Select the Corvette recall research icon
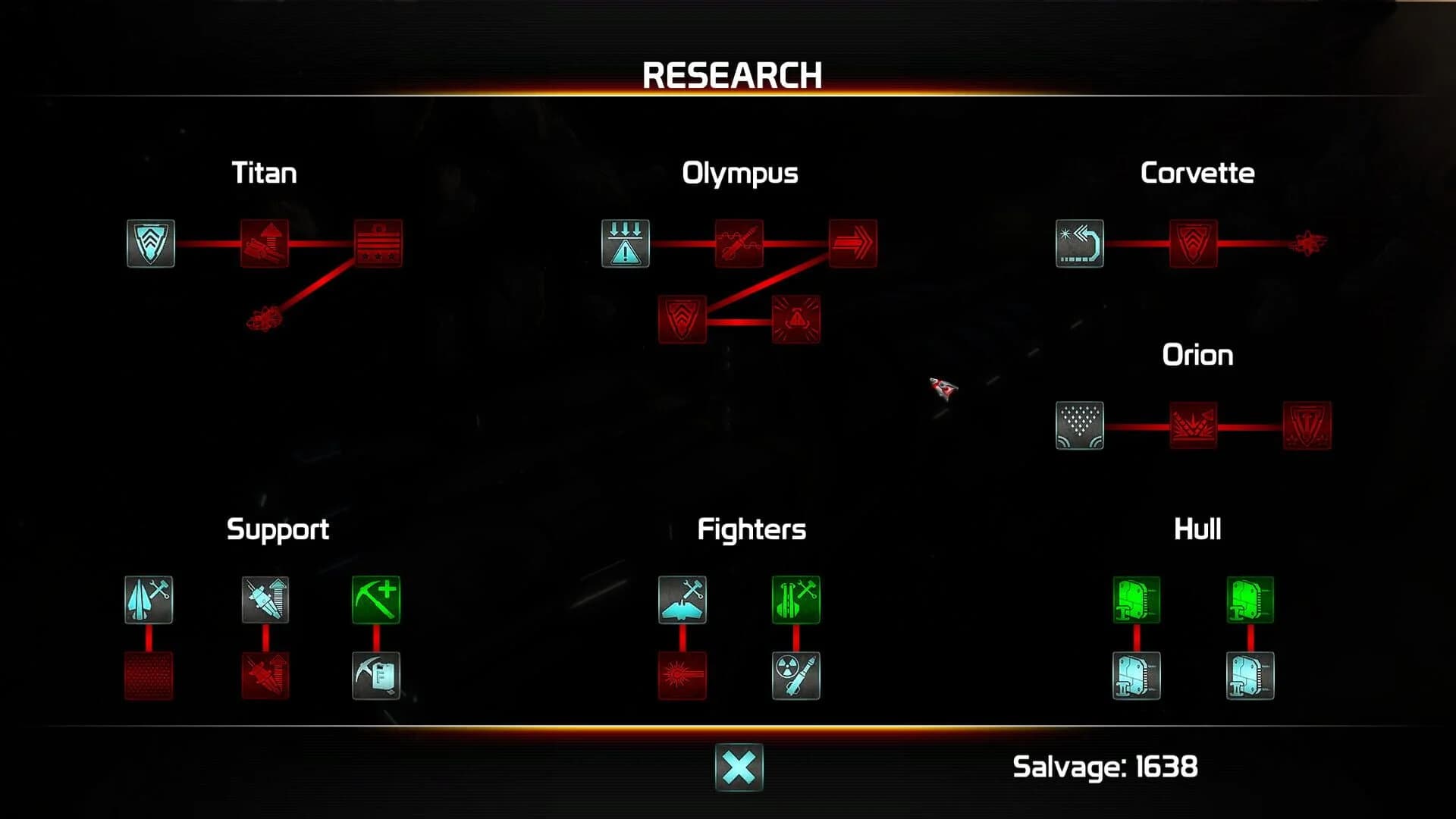1456x819 pixels. point(1080,244)
